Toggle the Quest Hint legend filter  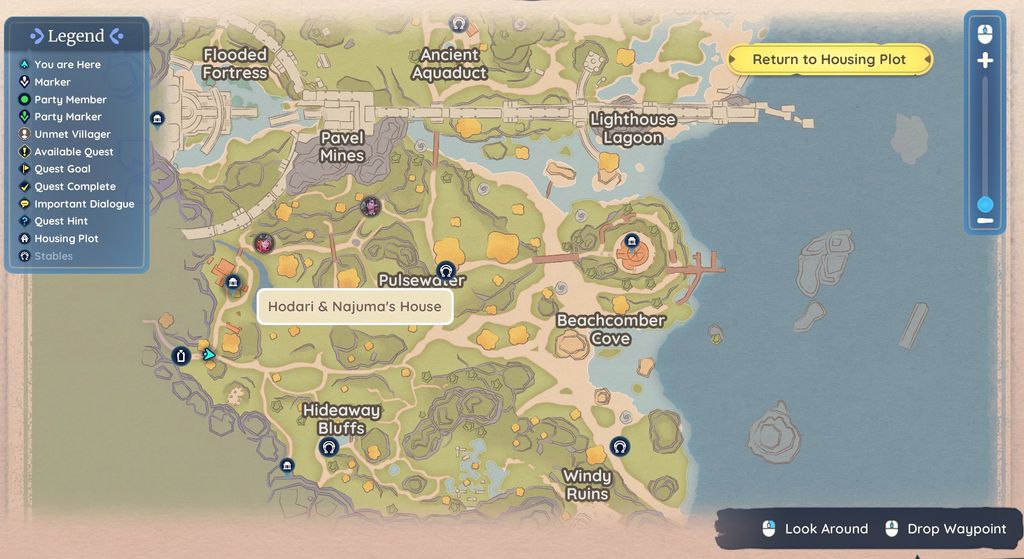click(61, 221)
